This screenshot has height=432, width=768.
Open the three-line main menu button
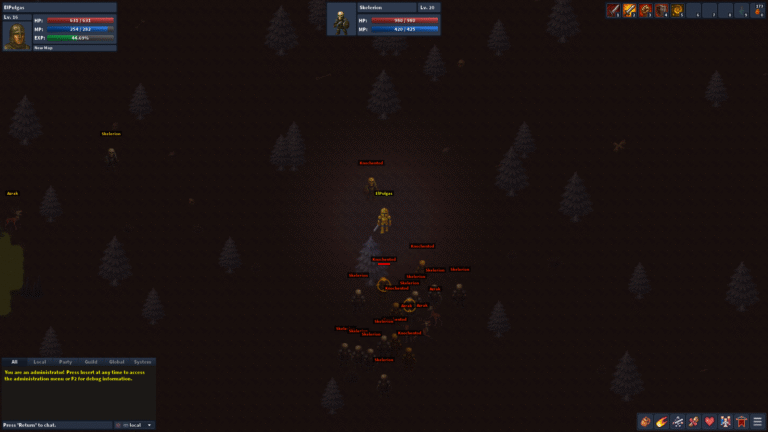tap(757, 421)
